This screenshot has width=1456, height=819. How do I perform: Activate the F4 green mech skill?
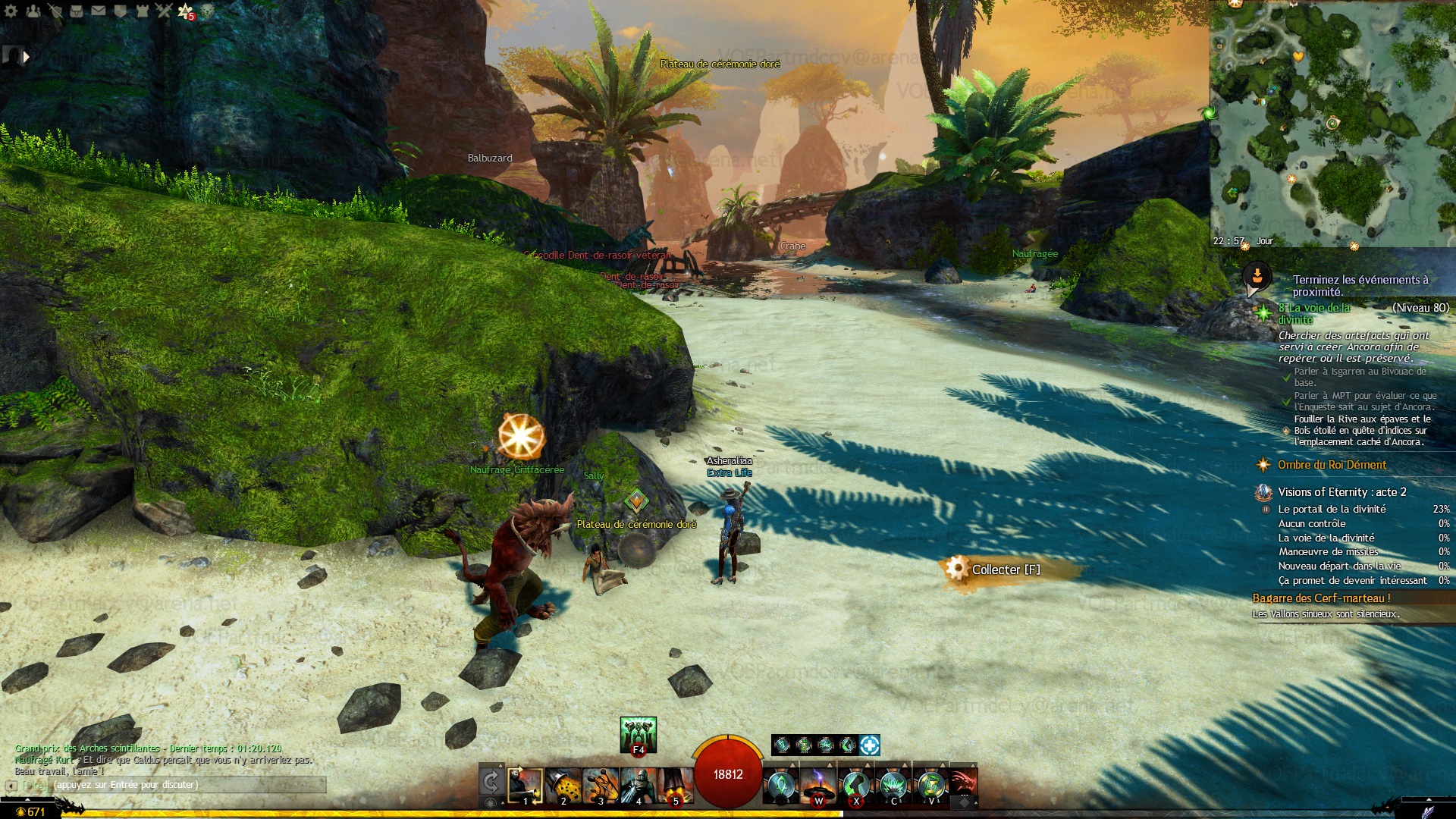coord(638,734)
